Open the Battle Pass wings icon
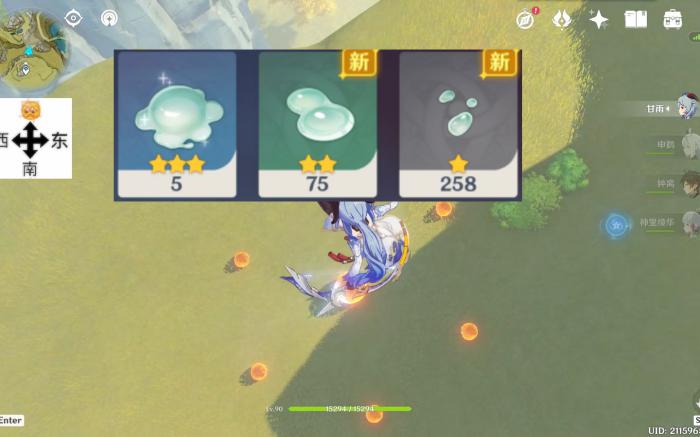The height and width of the screenshot is (437, 700). coord(562,19)
